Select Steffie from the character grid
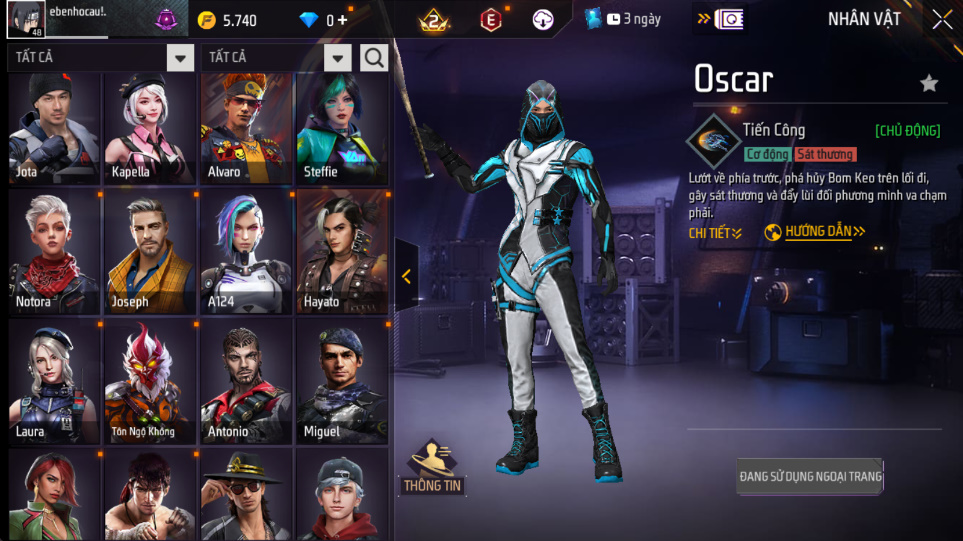 coord(342,127)
